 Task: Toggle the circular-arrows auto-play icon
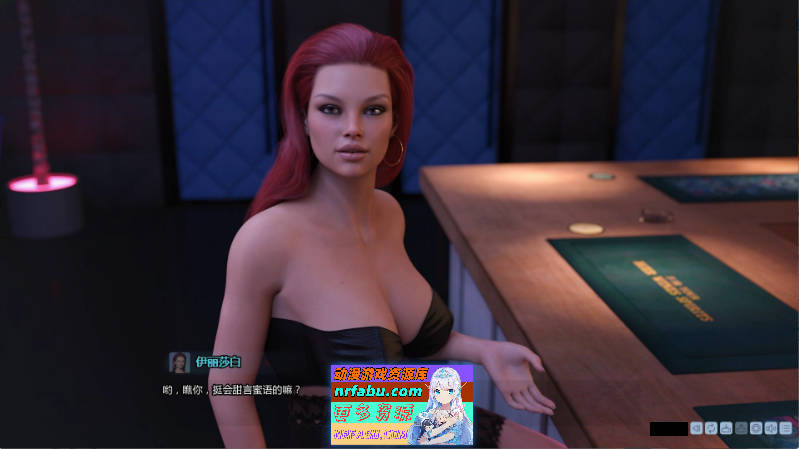(711, 428)
